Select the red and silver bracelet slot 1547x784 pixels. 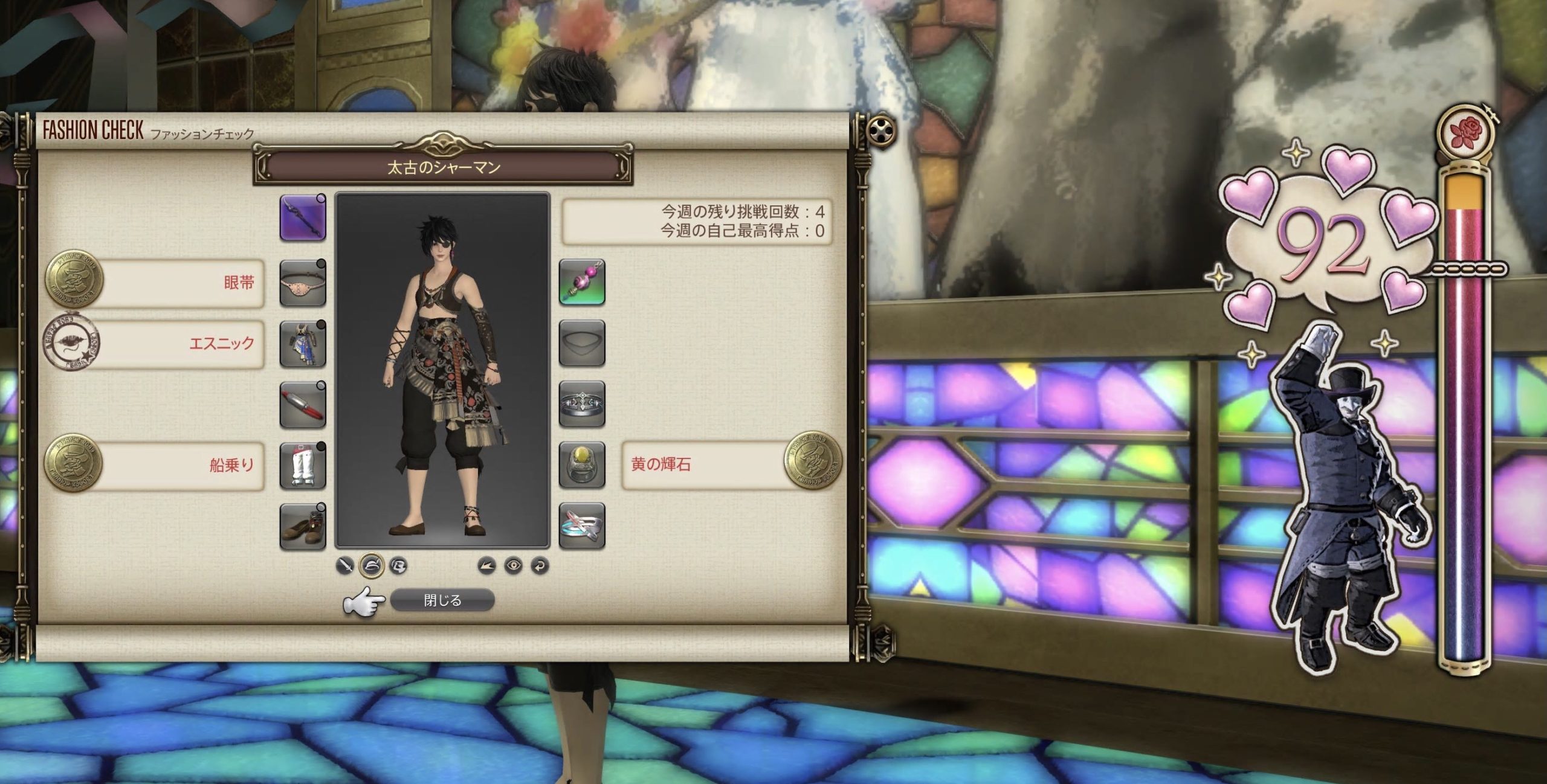[303, 404]
